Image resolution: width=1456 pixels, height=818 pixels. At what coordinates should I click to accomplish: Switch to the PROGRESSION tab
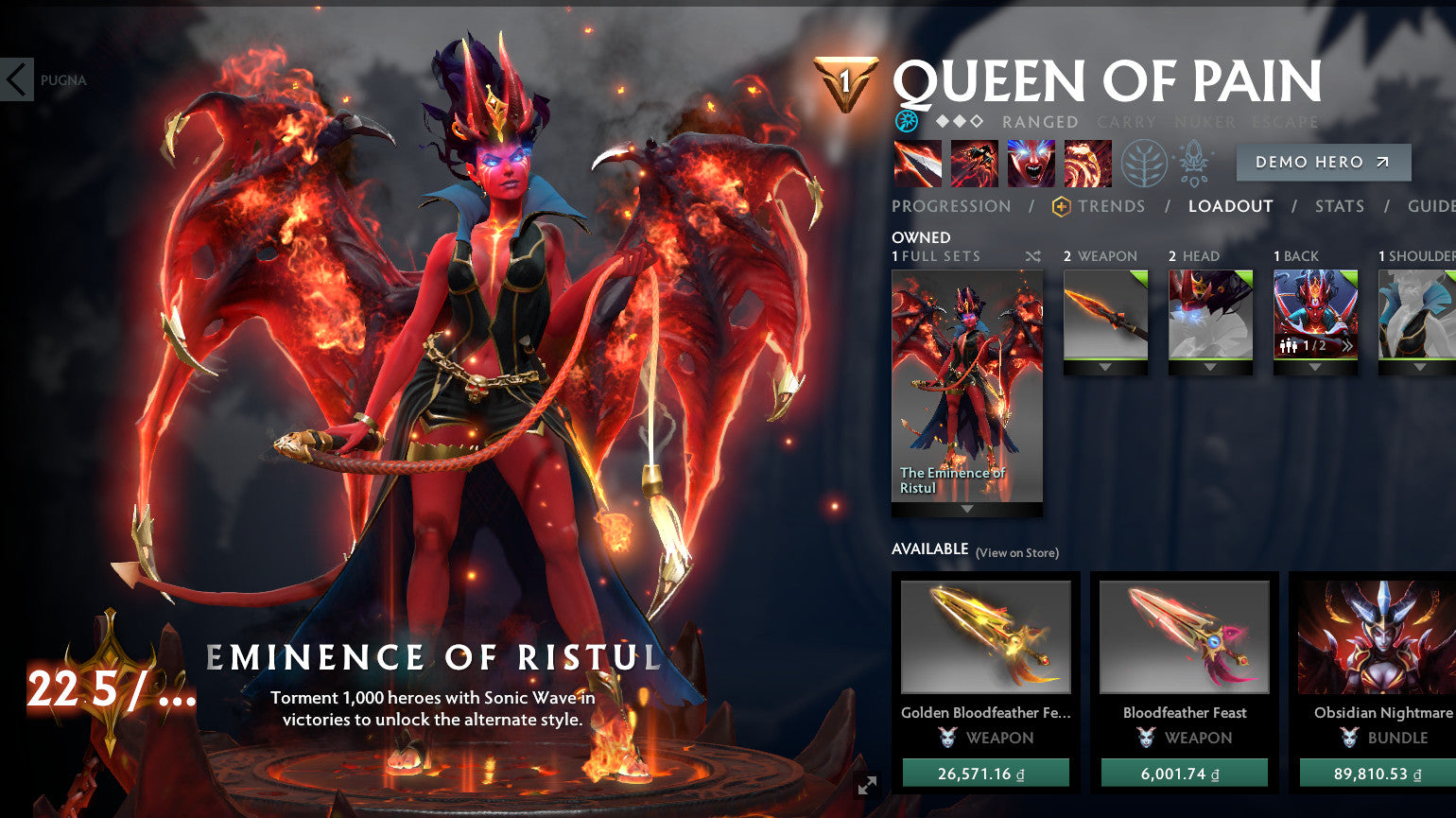(949, 206)
